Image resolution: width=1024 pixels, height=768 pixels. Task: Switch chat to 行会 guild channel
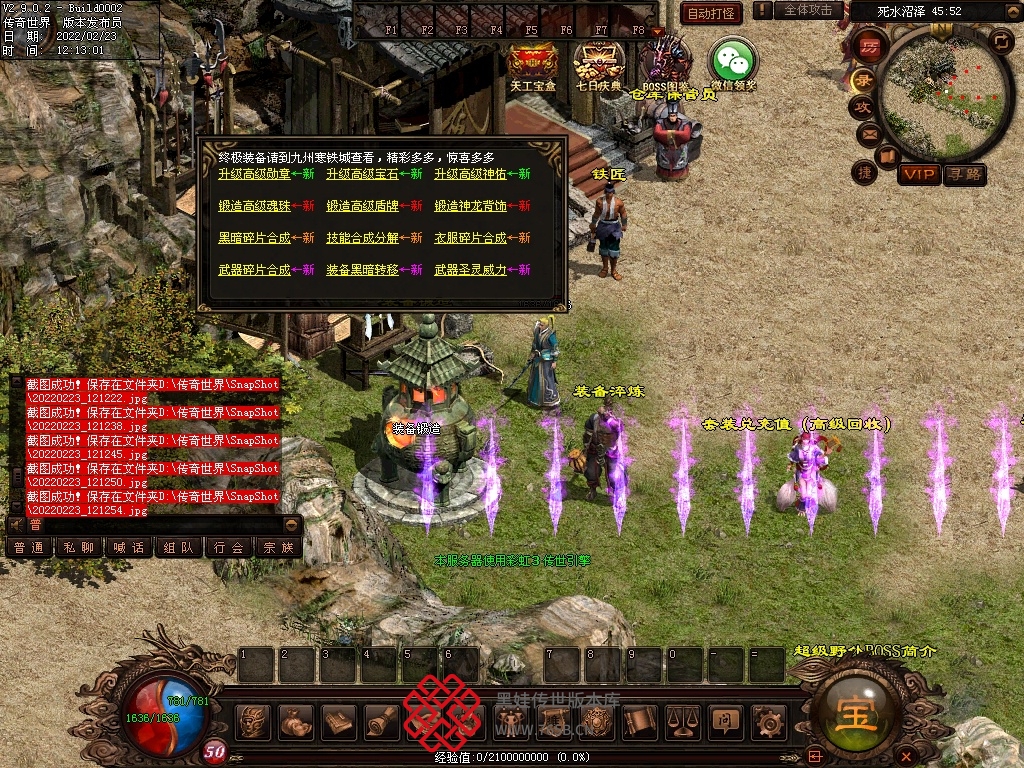click(x=229, y=548)
